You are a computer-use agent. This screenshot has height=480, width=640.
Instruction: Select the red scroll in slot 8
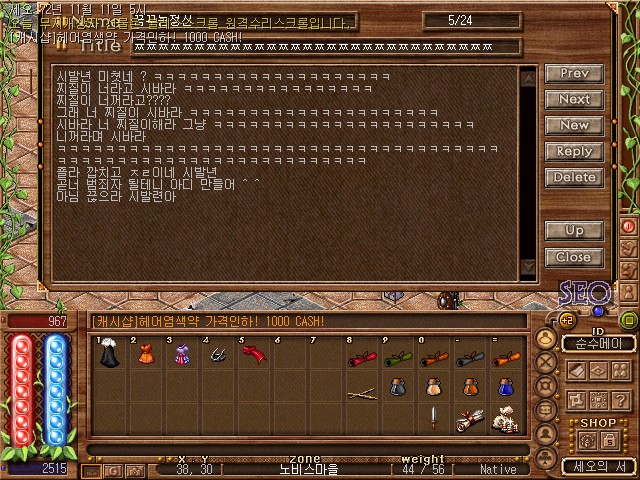coord(361,356)
